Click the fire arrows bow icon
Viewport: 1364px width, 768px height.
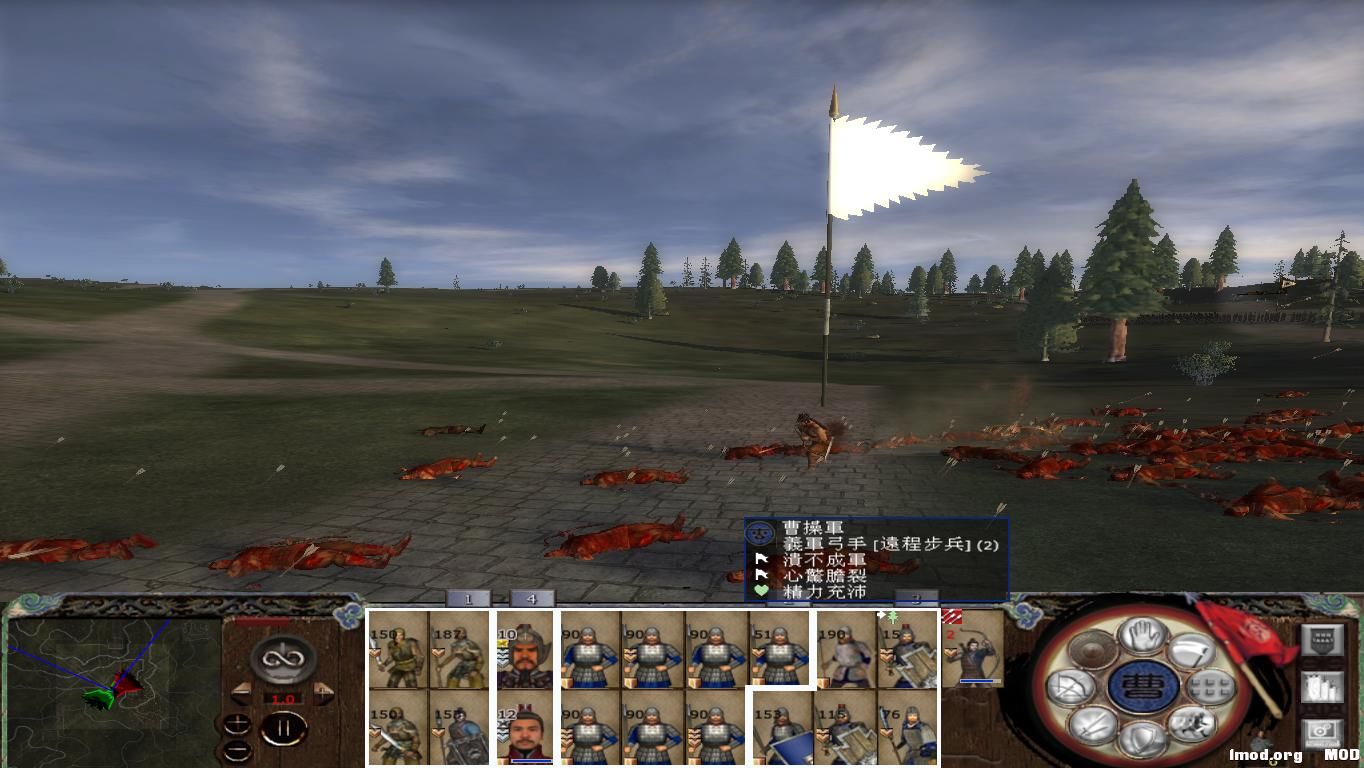point(1069,685)
